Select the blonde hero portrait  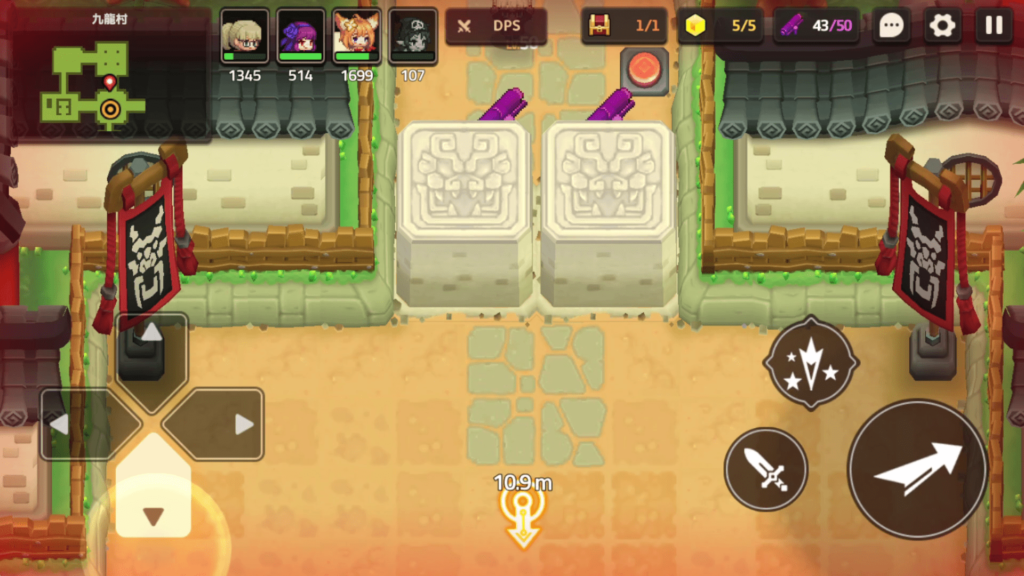tap(244, 37)
